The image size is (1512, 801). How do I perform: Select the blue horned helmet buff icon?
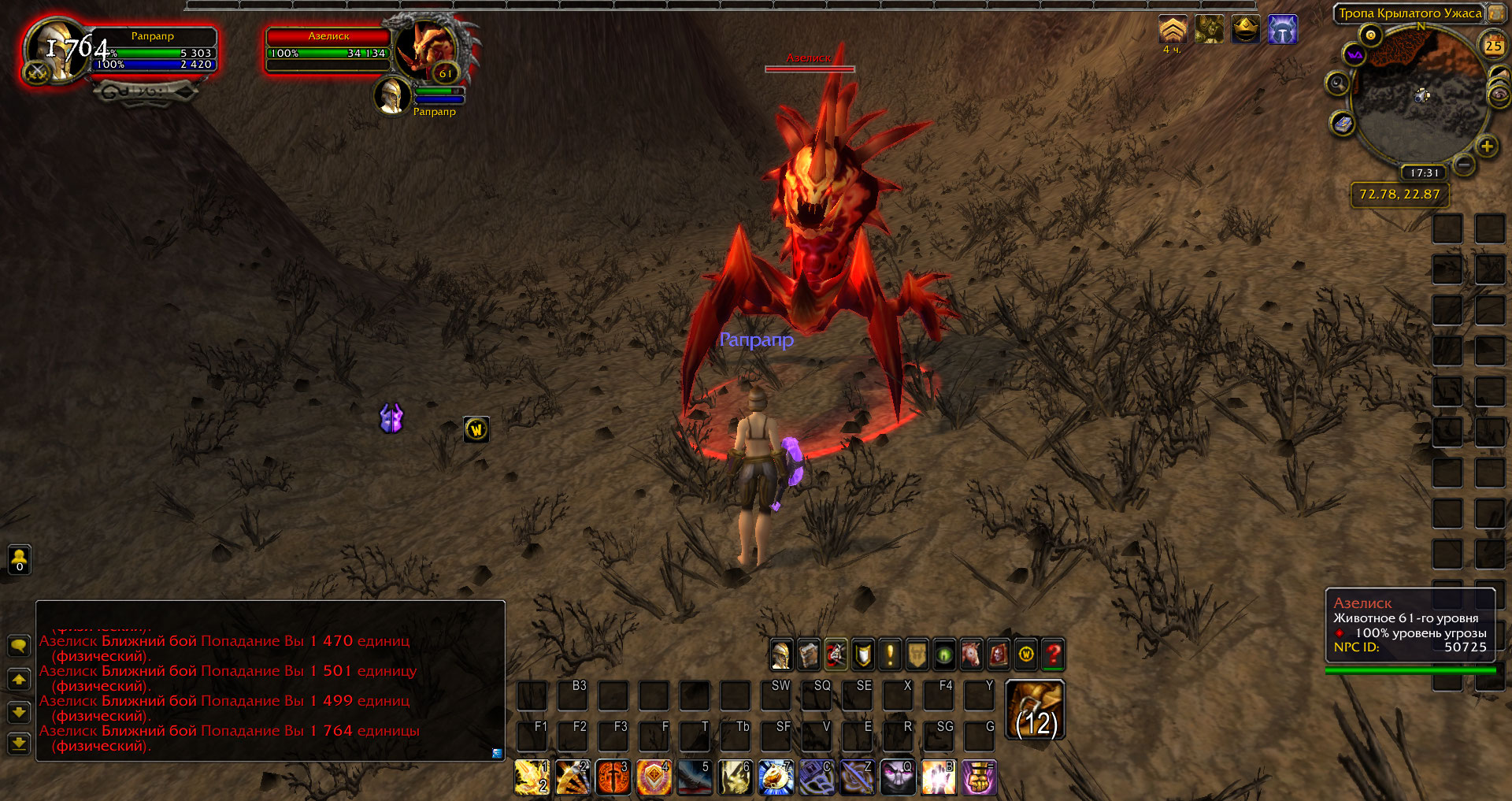(1283, 31)
